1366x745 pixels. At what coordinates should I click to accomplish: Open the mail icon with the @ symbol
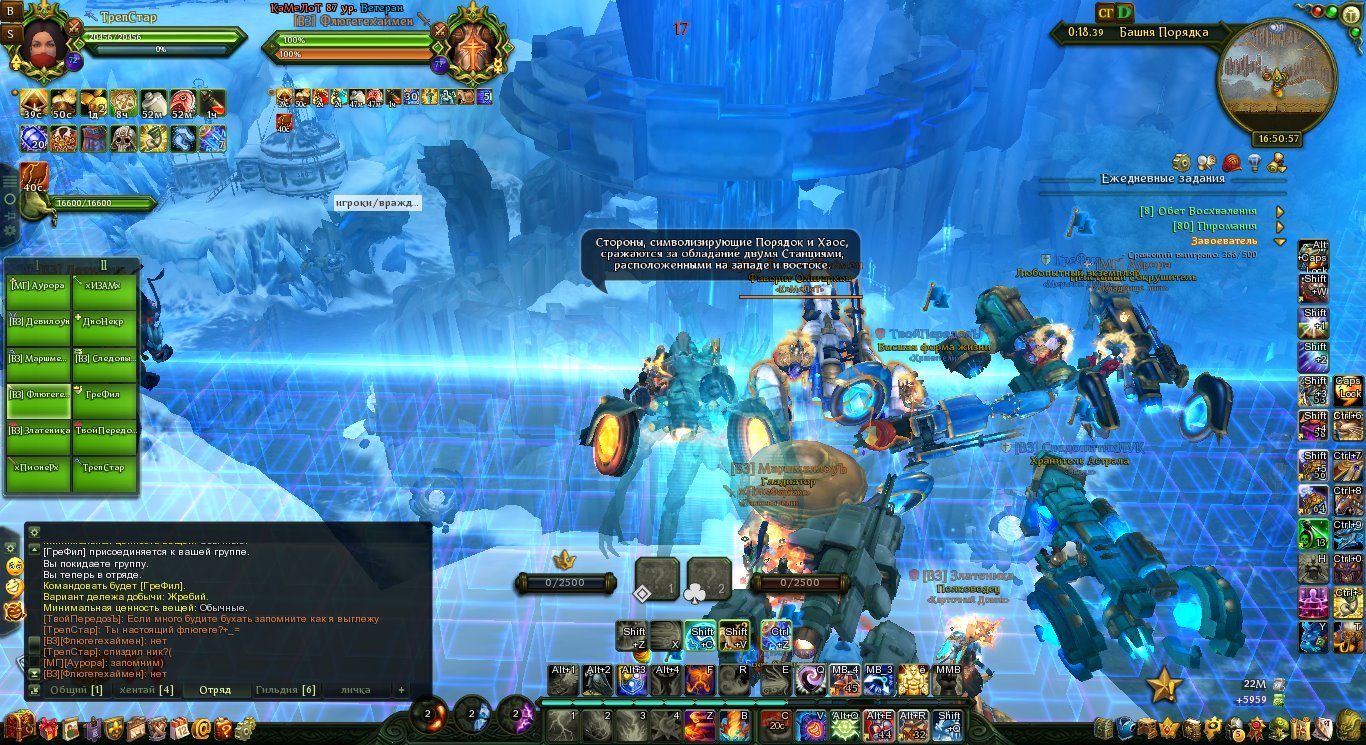202,729
